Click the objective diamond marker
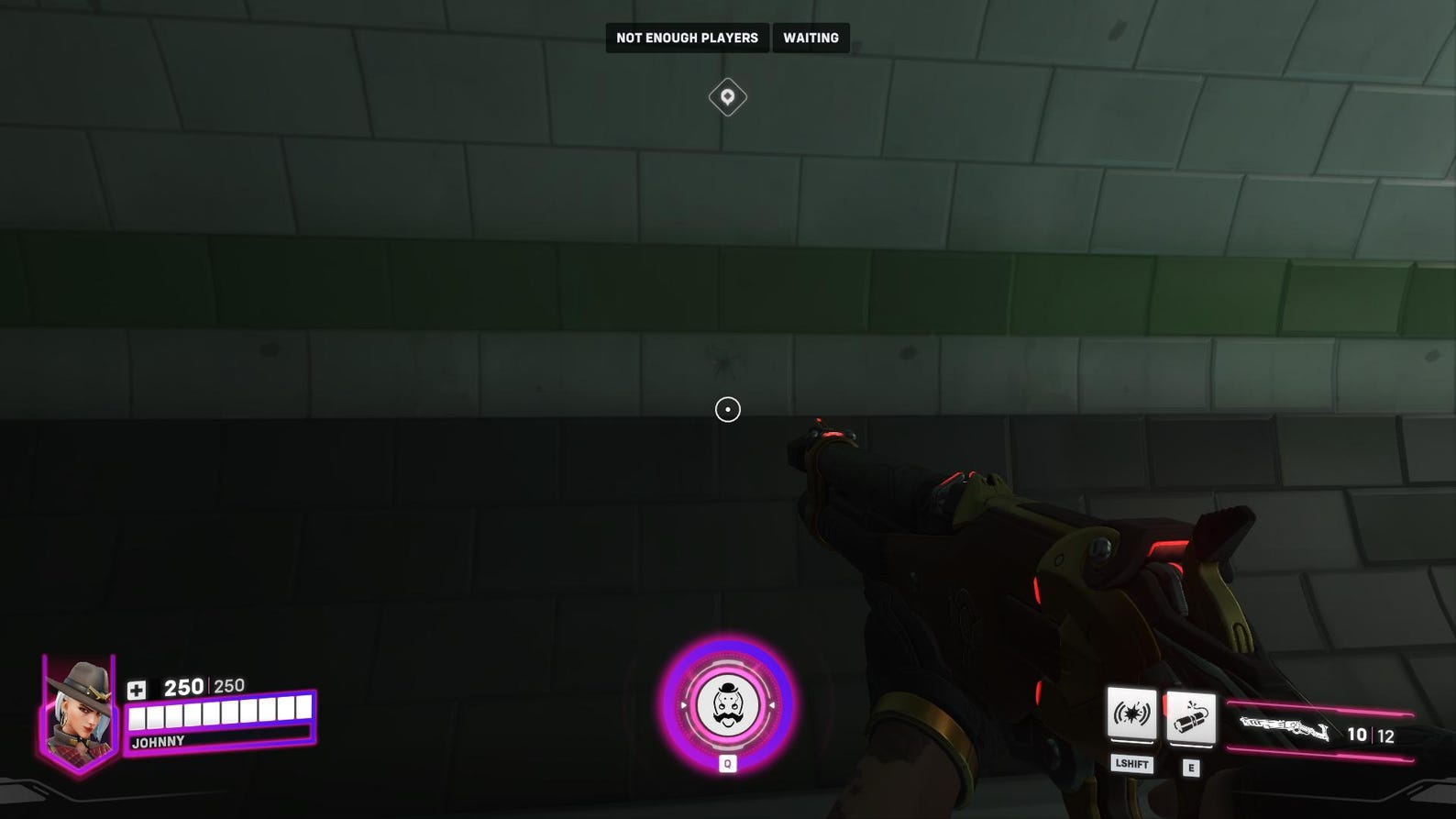This screenshot has height=819, width=1456. [727, 96]
